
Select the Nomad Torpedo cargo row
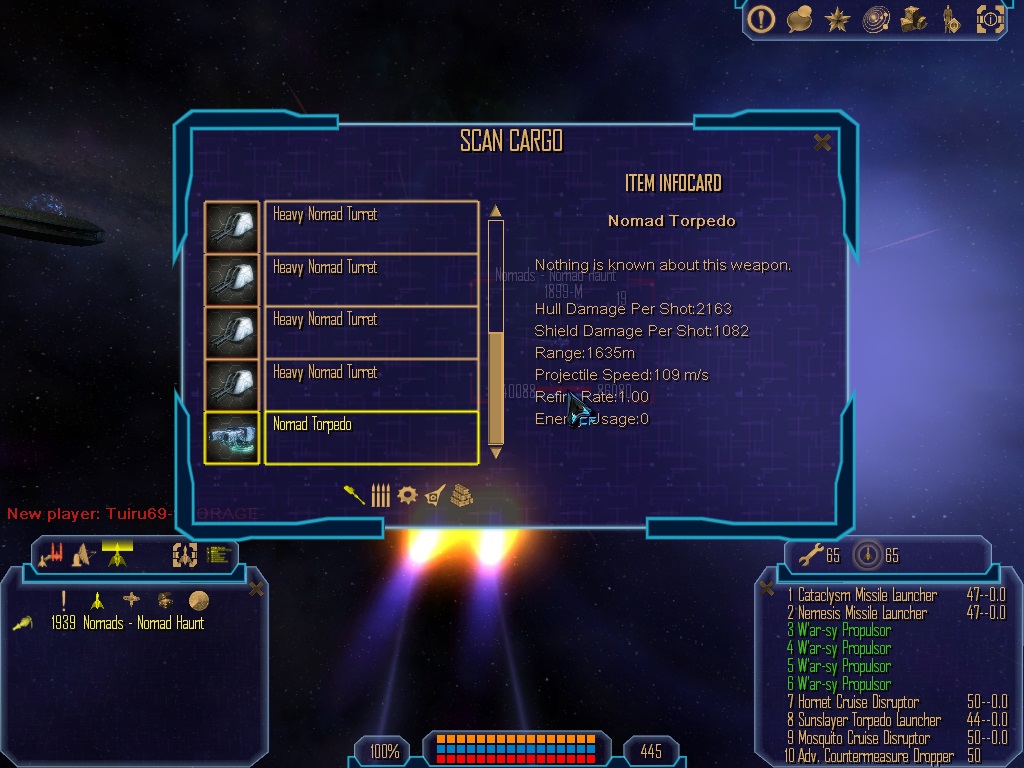coord(370,437)
